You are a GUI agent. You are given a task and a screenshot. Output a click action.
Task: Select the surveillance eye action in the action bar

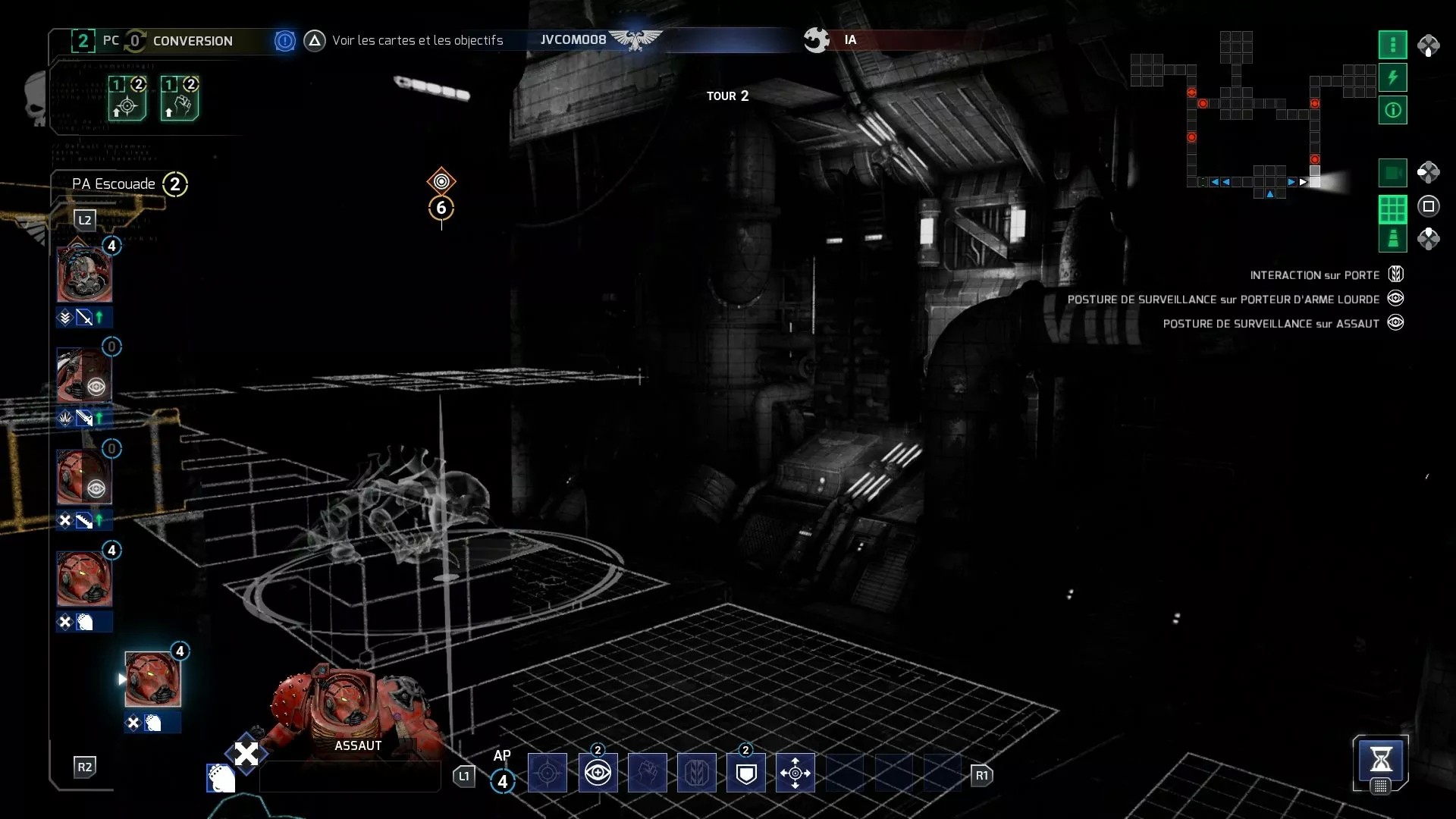(x=598, y=773)
